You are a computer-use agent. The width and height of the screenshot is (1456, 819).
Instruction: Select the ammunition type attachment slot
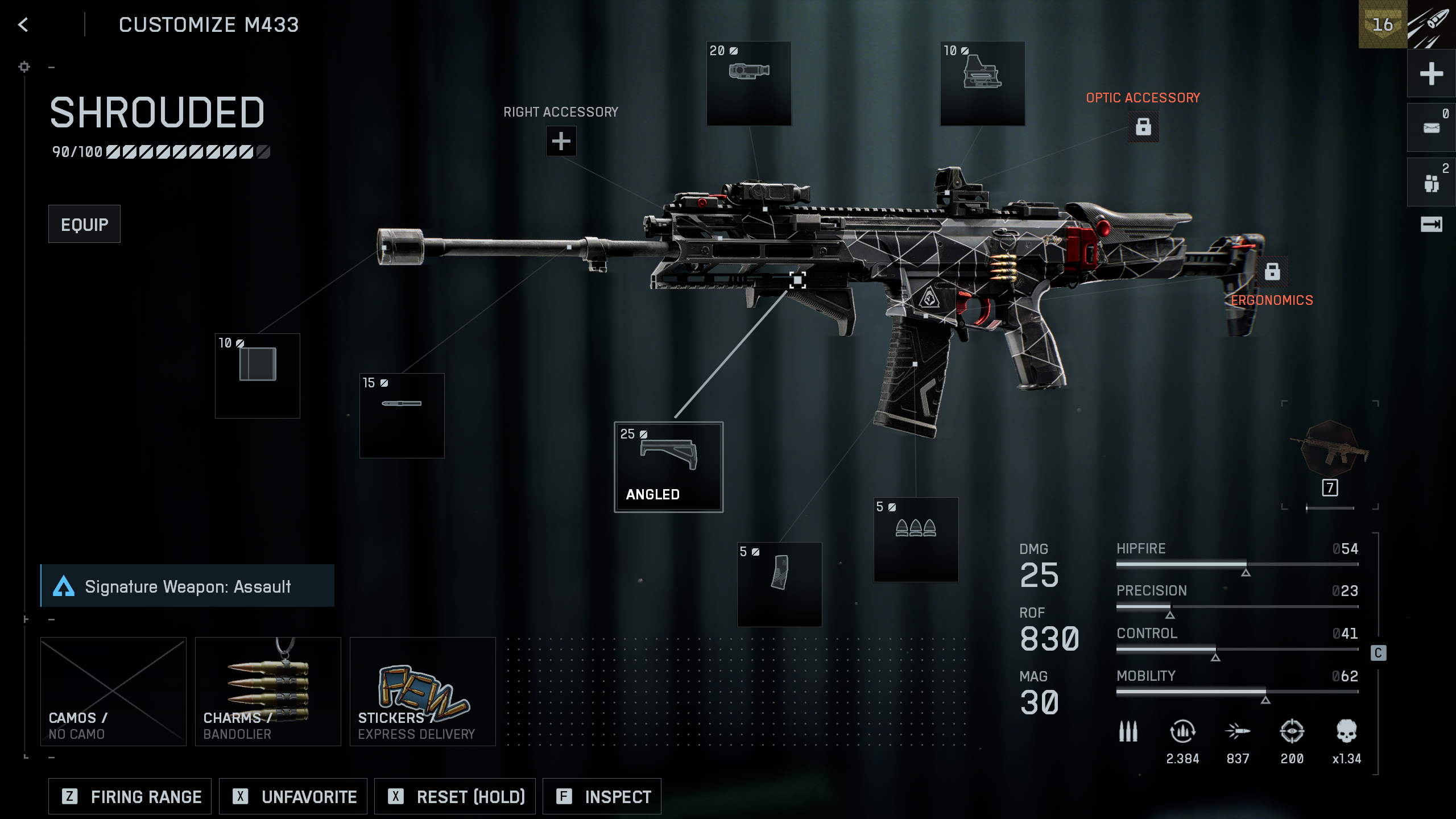916,540
